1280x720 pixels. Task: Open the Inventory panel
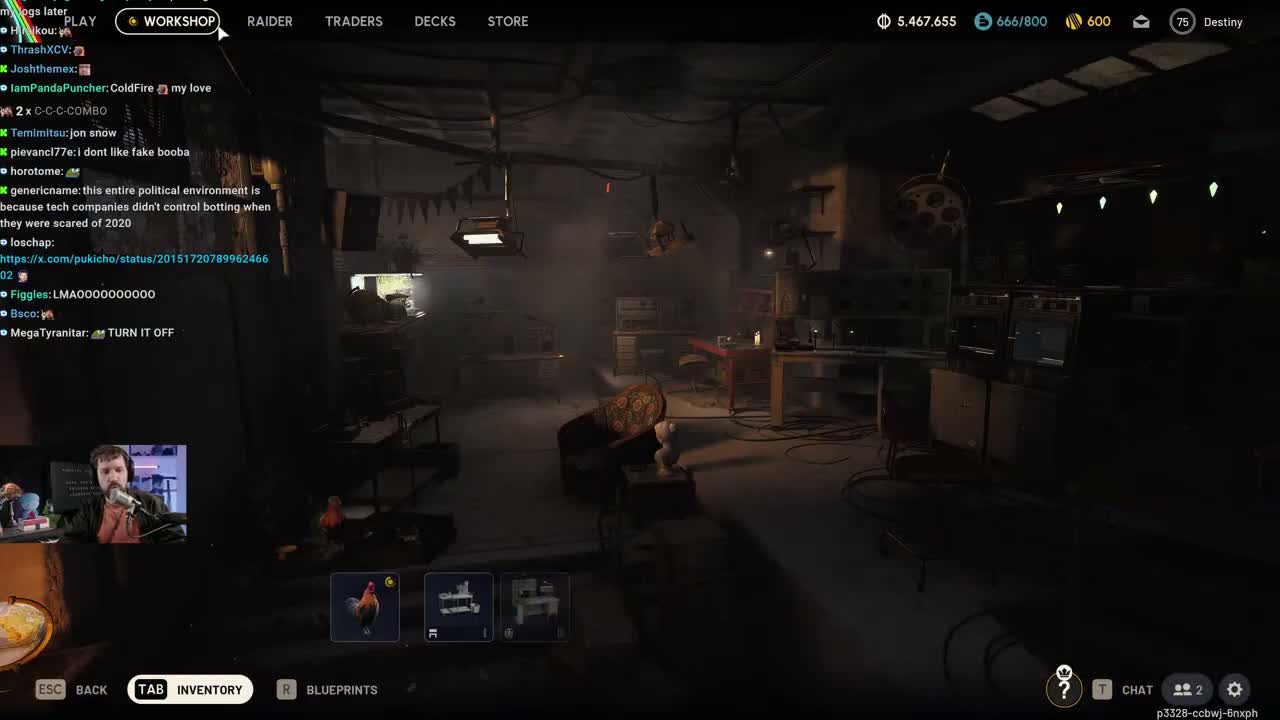coord(190,689)
